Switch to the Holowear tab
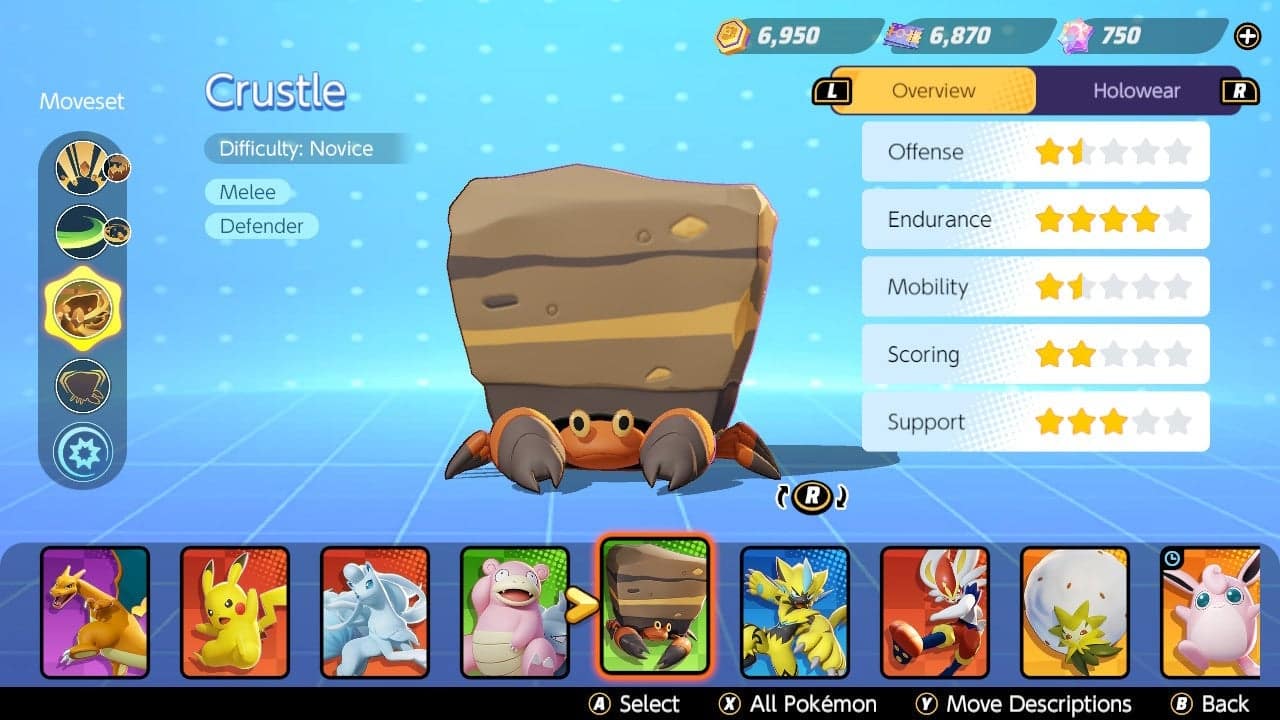The image size is (1280, 720). [1137, 90]
